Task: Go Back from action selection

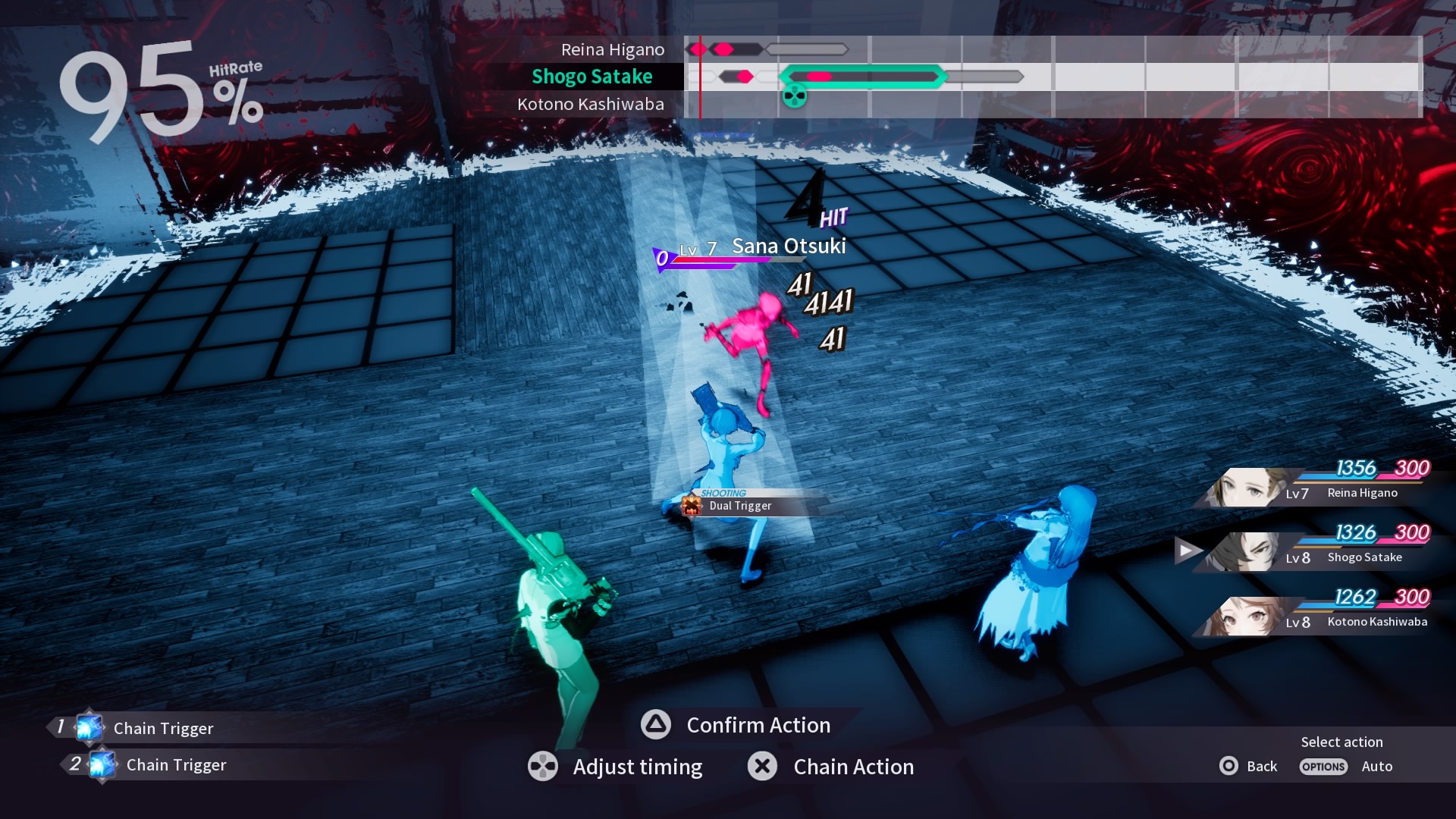Action: tap(1261, 766)
